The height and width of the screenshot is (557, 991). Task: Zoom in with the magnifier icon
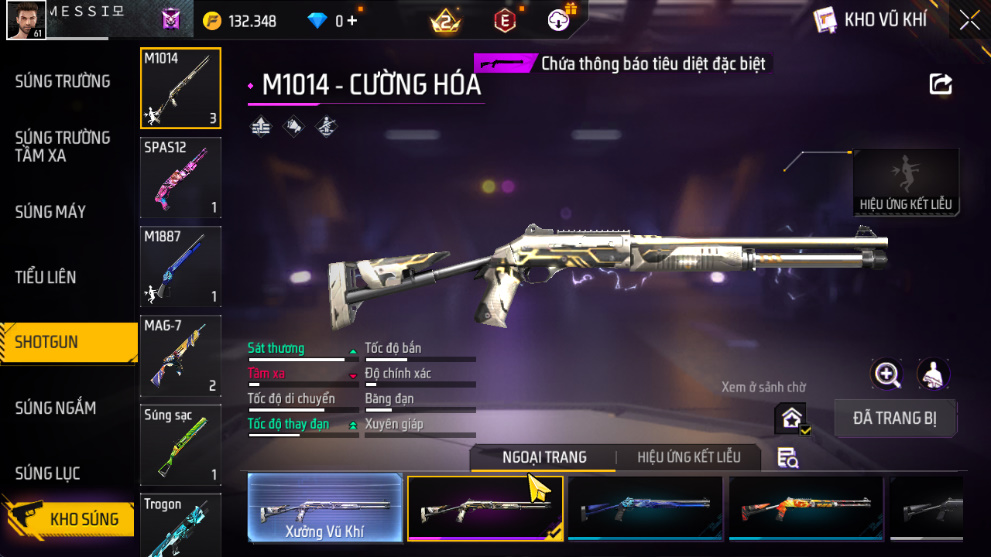887,374
